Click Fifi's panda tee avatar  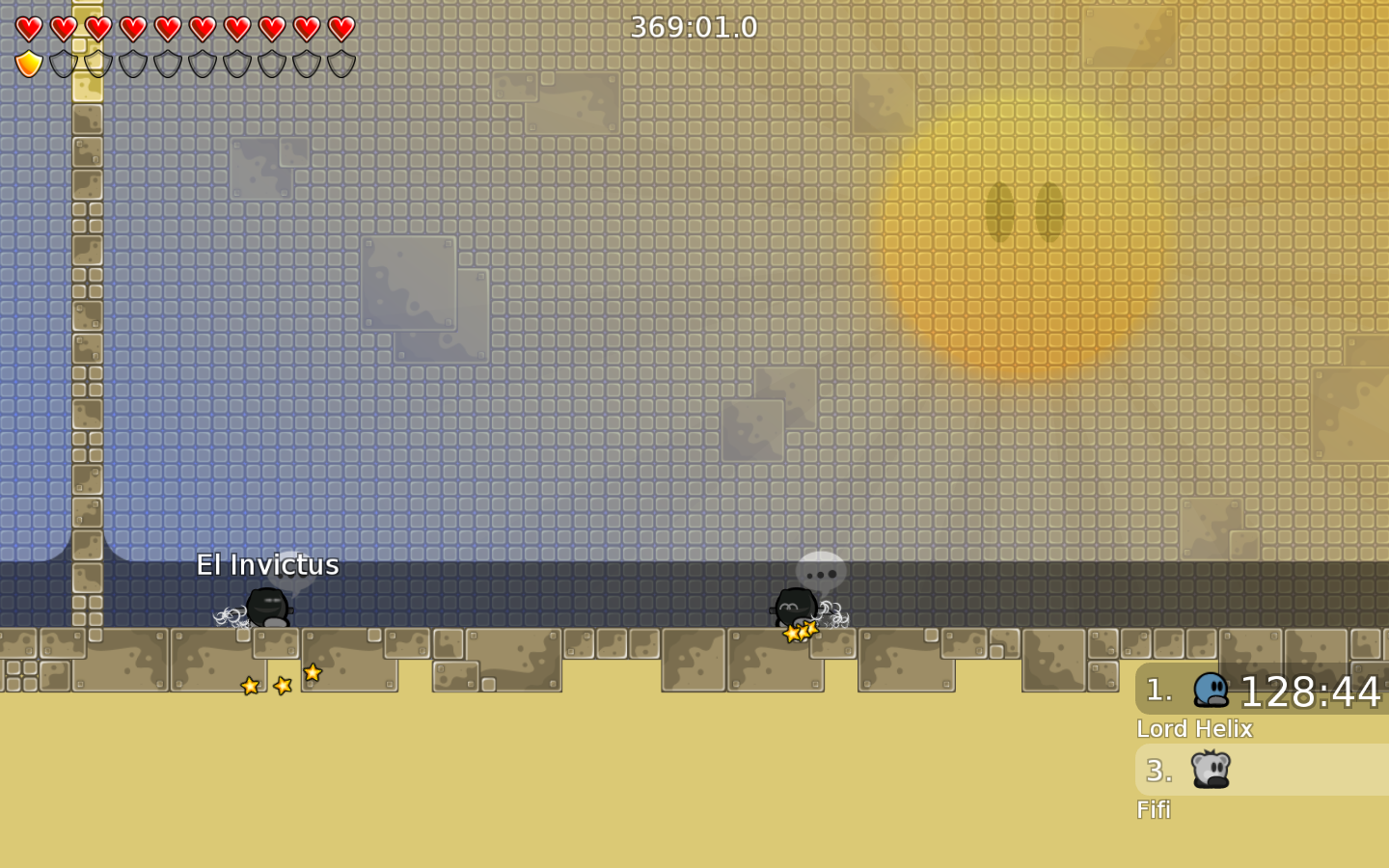[1212, 771]
